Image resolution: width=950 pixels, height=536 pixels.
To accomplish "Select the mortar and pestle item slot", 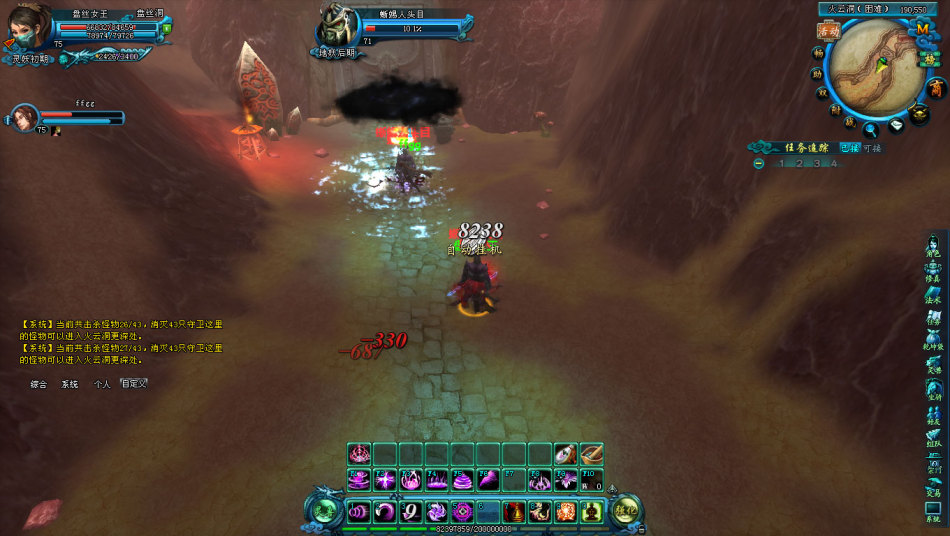I will pyautogui.click(x=591, y=454).
